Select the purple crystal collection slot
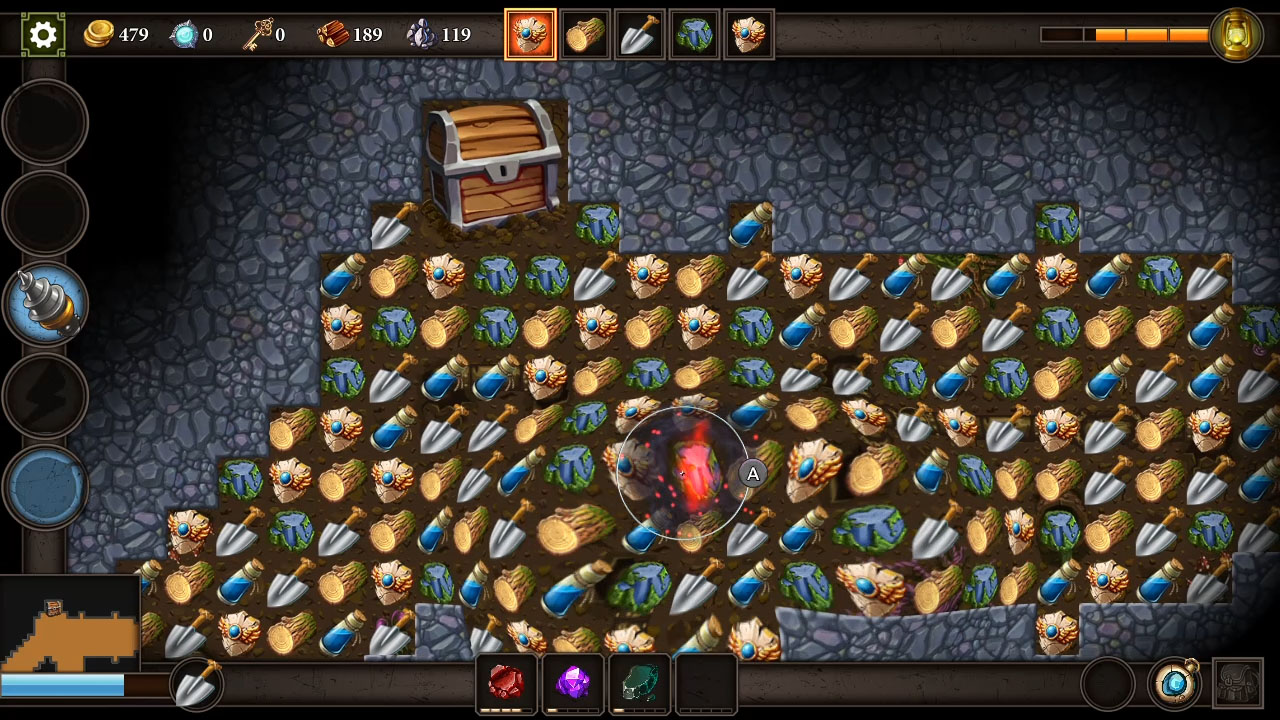The image size is (1280, 720). pyautogui.click(x=572, y=683)
